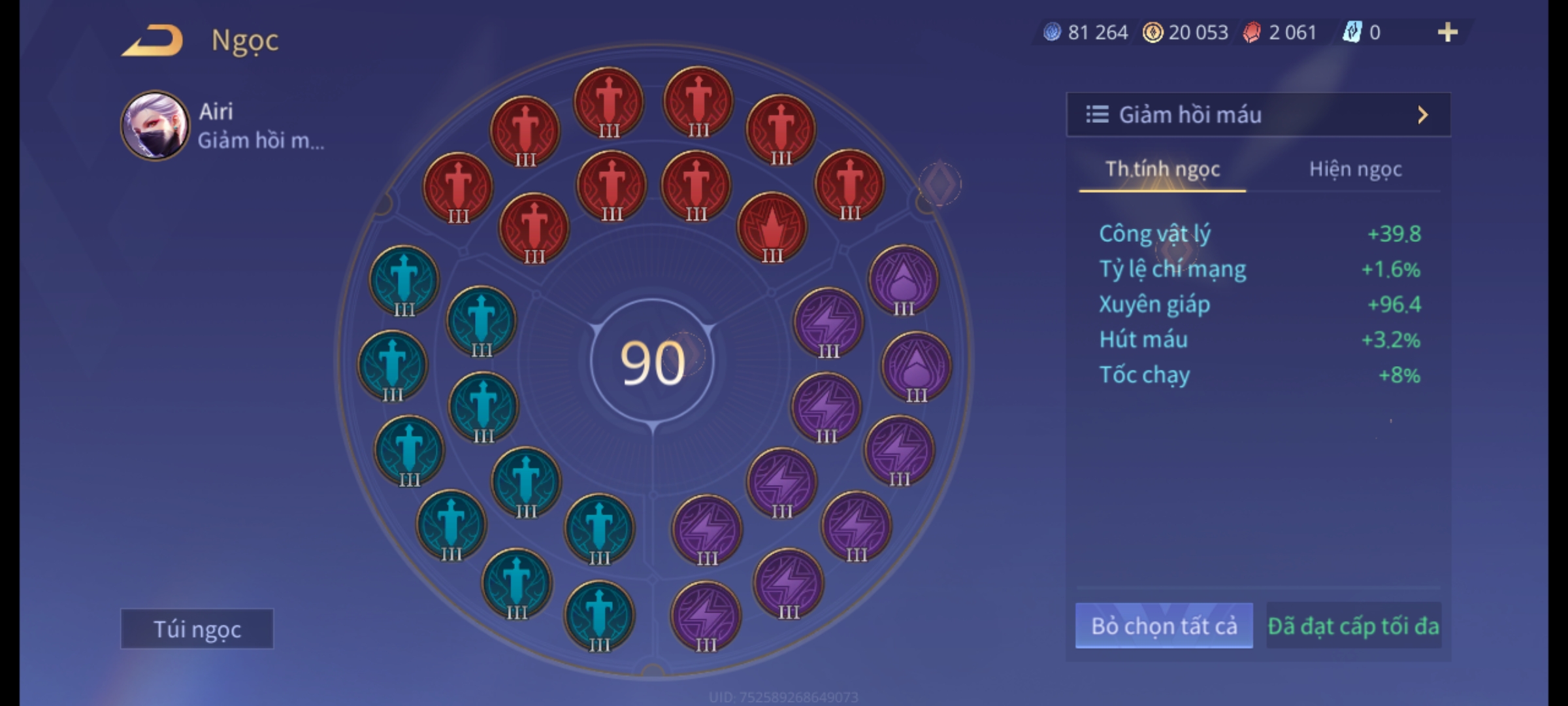
Task: Go back using the golden arrow
Action: [x=152, y=41]
